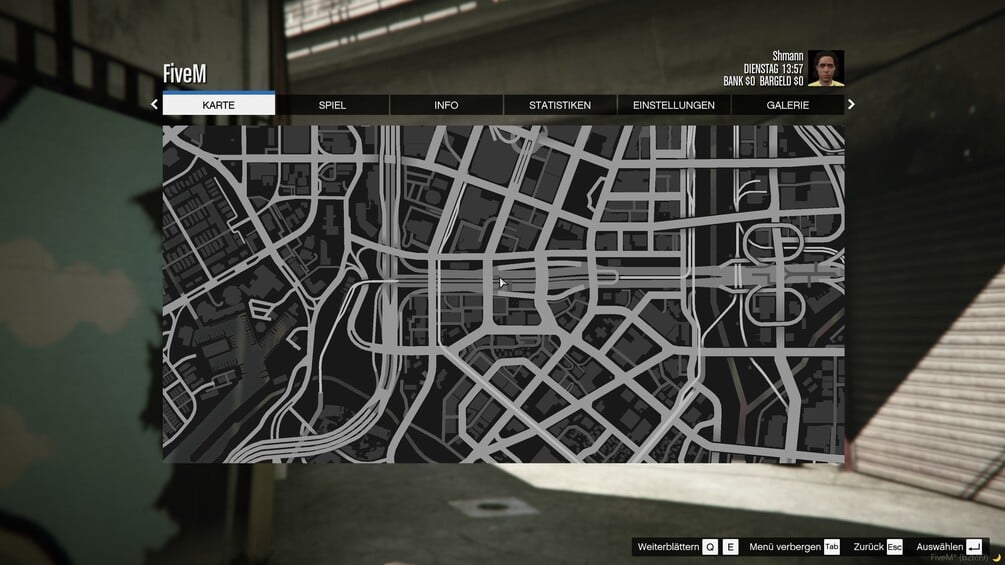Image resolution: width=1005 pixels, height=565 pixels.
Task: Click the right arrow beside the tabs
Action: pyautogui.click(x=852, y=104)
